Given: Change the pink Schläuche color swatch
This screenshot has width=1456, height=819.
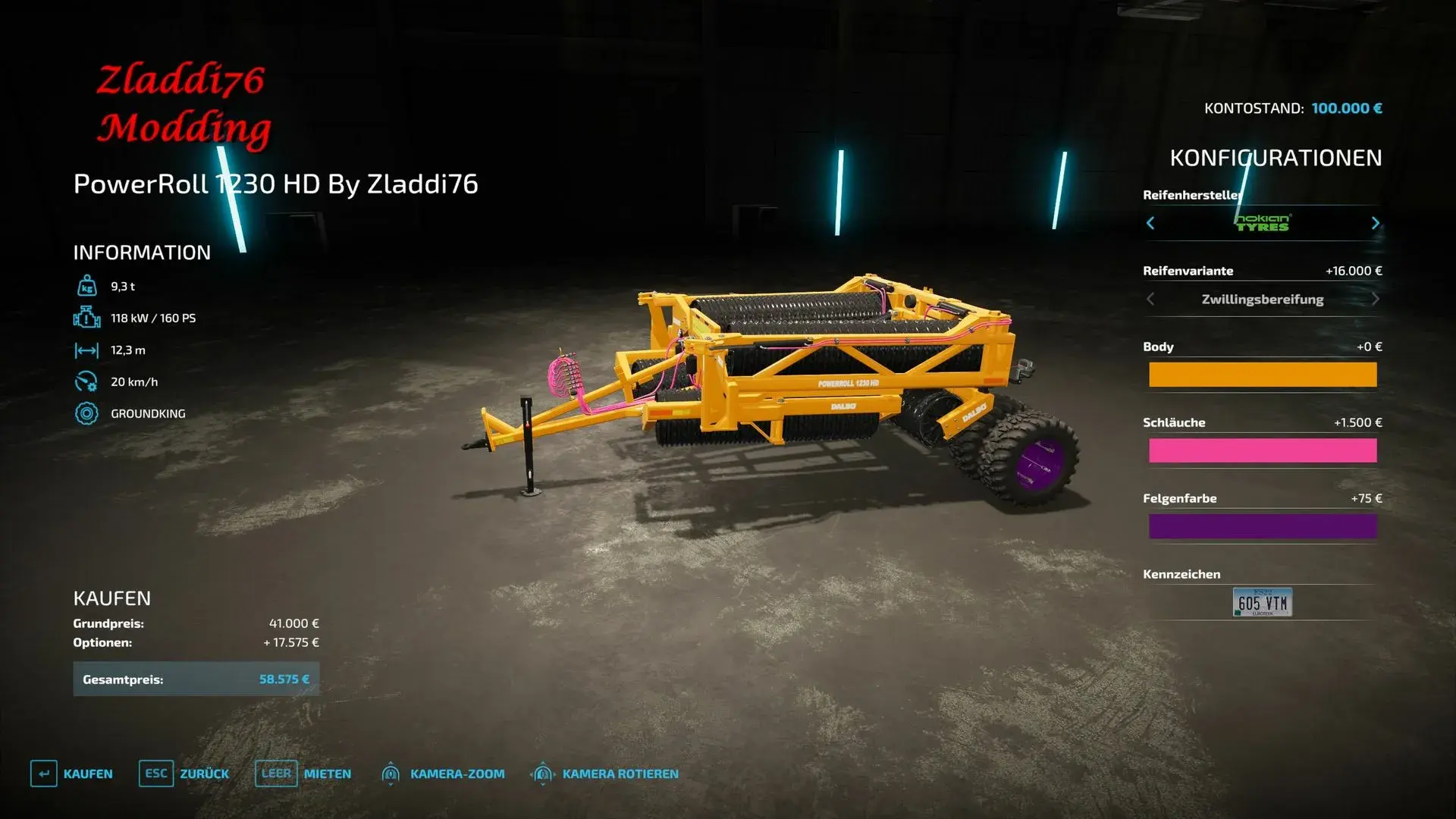Looking at the screenshot, I should (x=1263, y=450).
